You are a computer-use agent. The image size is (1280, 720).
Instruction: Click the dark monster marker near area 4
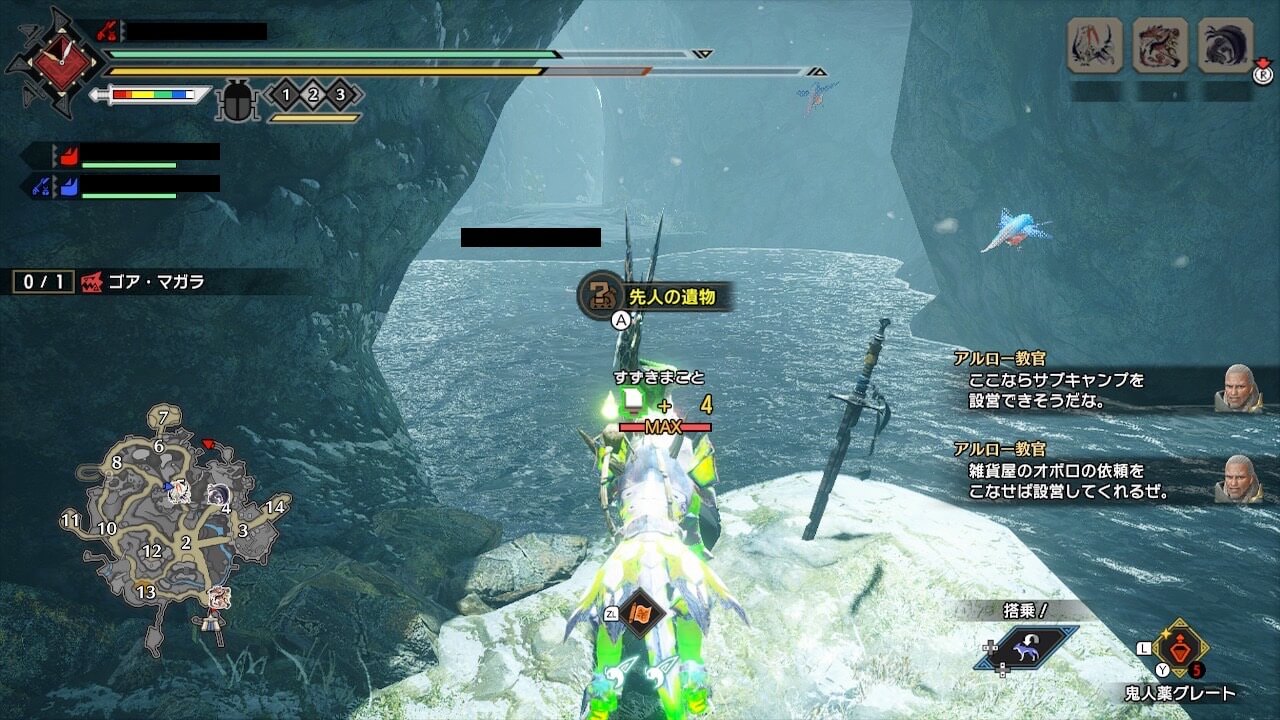pyautogui.click(x=218, y=493)
